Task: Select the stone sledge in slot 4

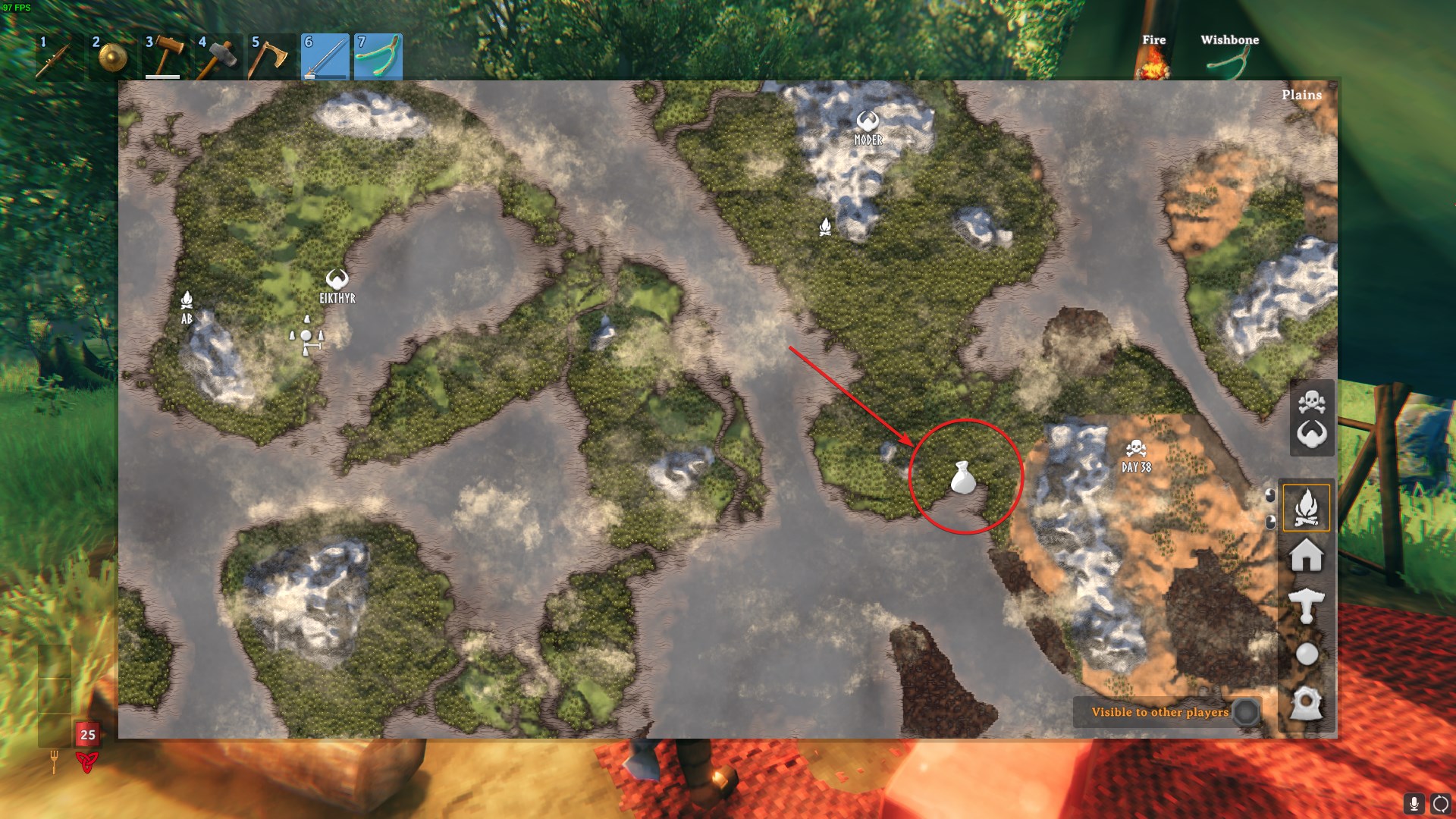Action: (x=218, y=57)
